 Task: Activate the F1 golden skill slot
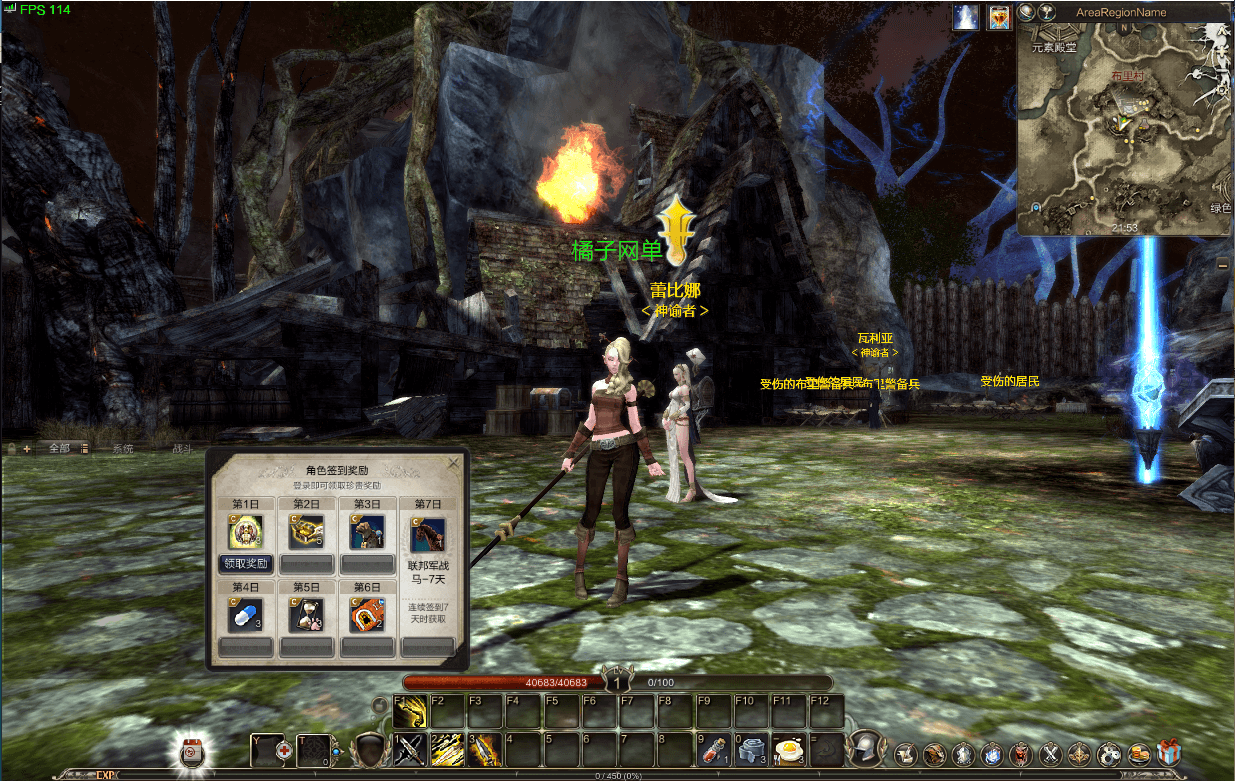coord(410,712)
